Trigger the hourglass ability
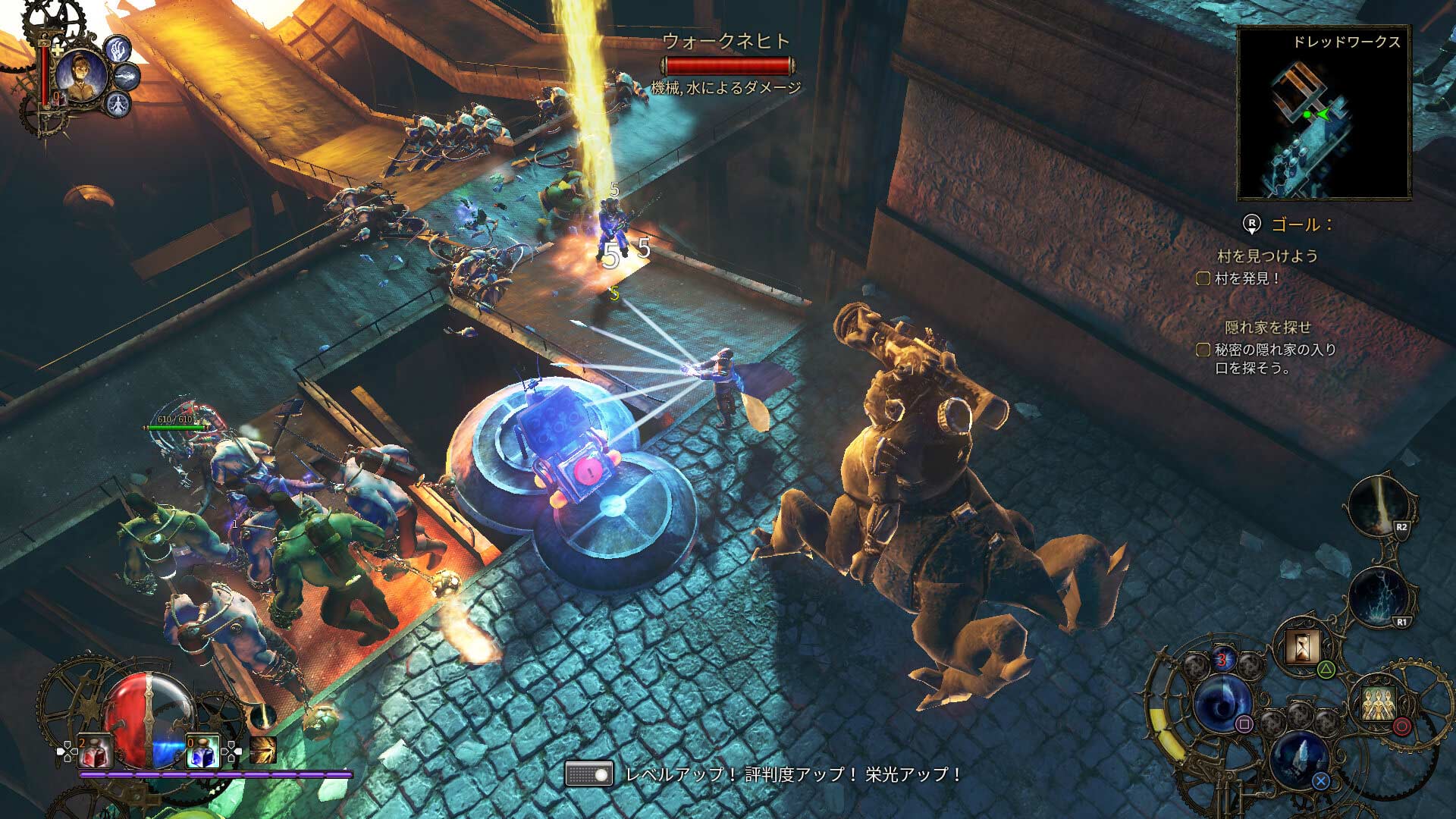 1304,647
